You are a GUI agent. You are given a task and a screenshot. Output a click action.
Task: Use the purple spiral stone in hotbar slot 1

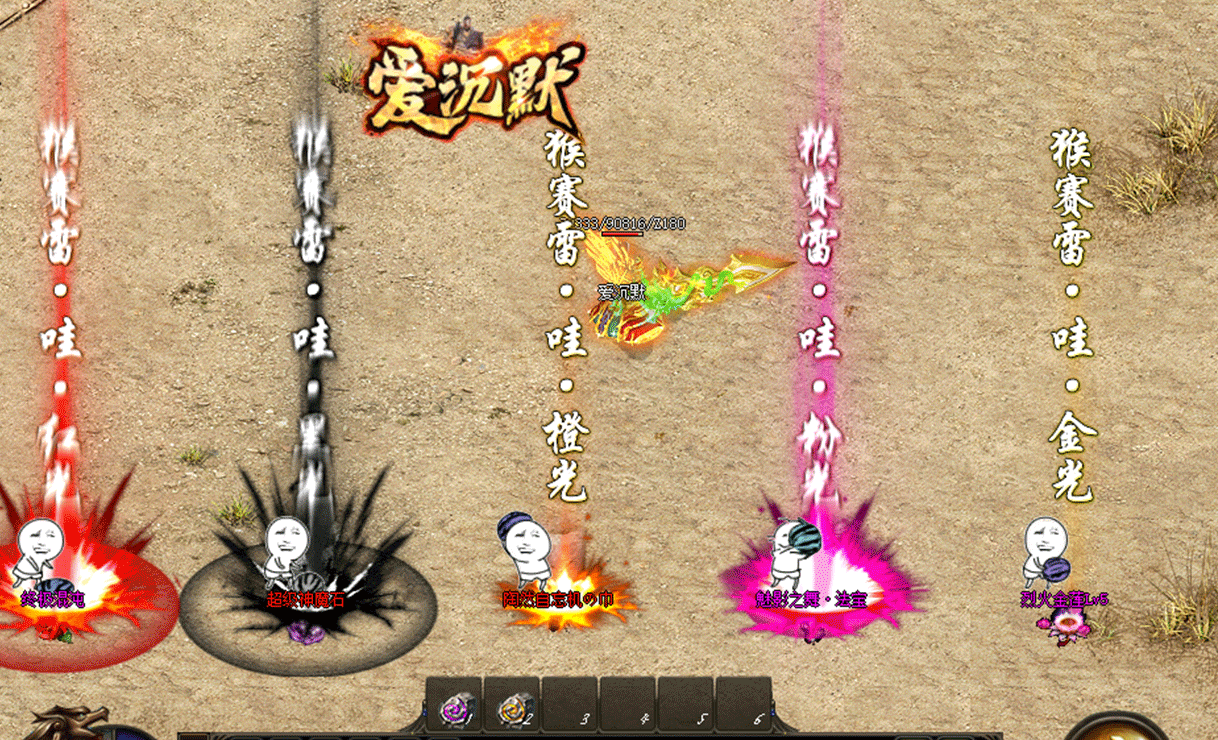coord(454,706)
